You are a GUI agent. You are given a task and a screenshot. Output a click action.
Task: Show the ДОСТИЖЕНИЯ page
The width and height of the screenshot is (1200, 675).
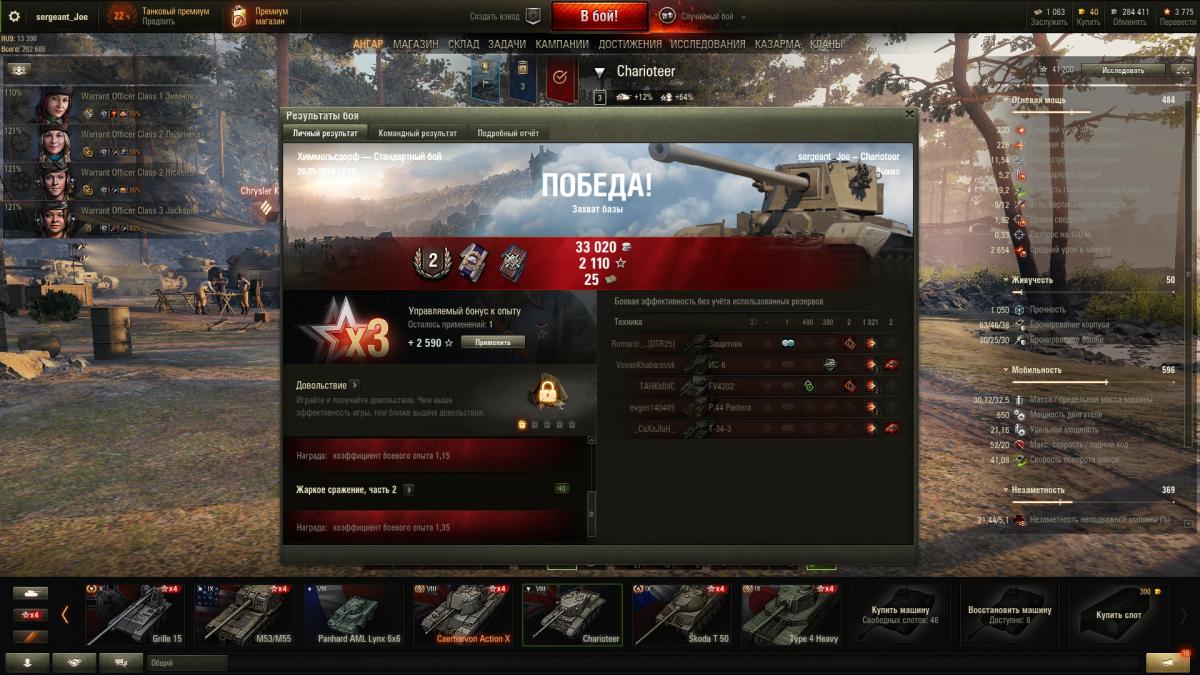(x=630, y=44)
